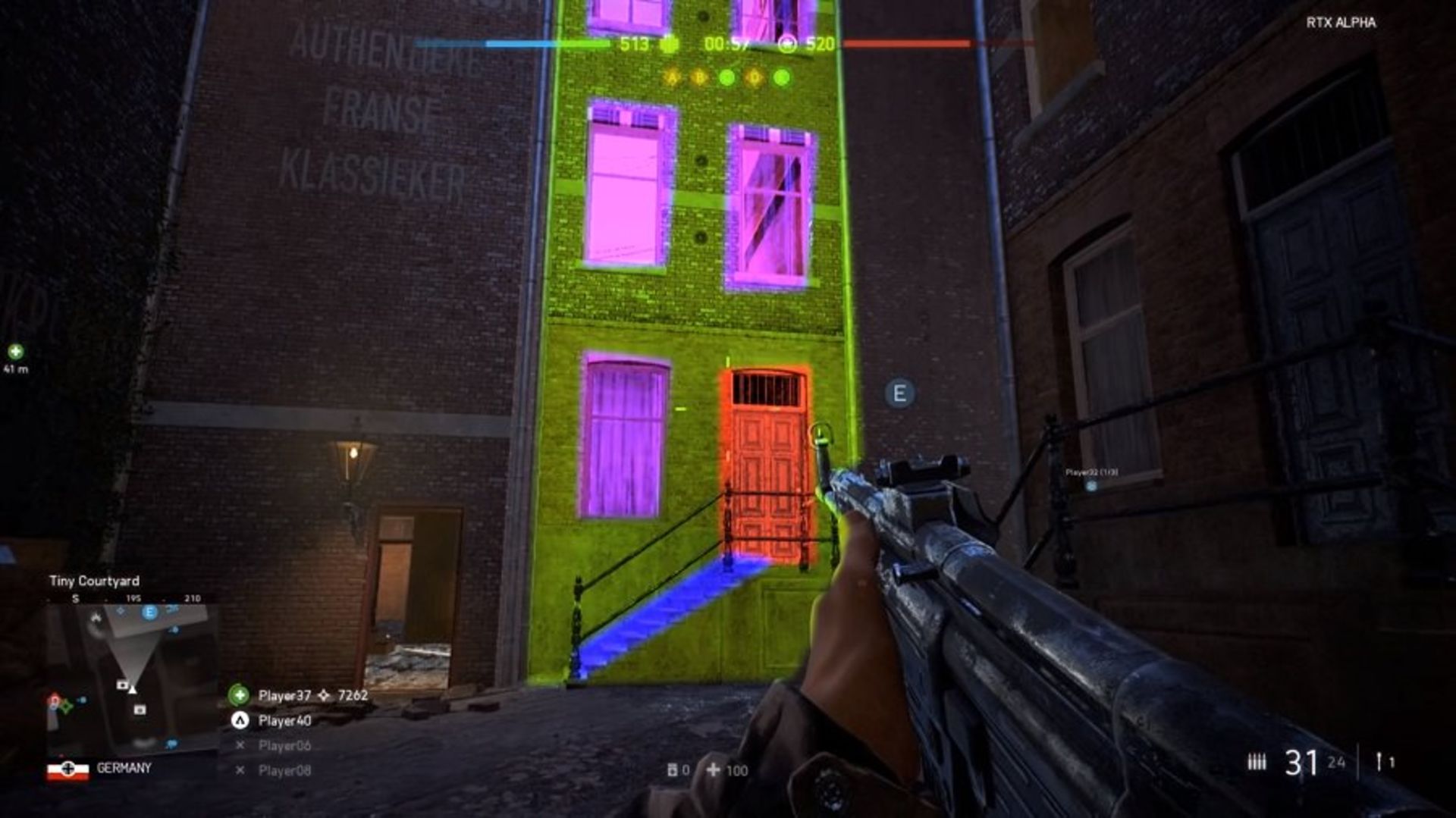
Task: Select the medic marker showing 41 m
Action: pyautogui.click(x=15, y=352)
